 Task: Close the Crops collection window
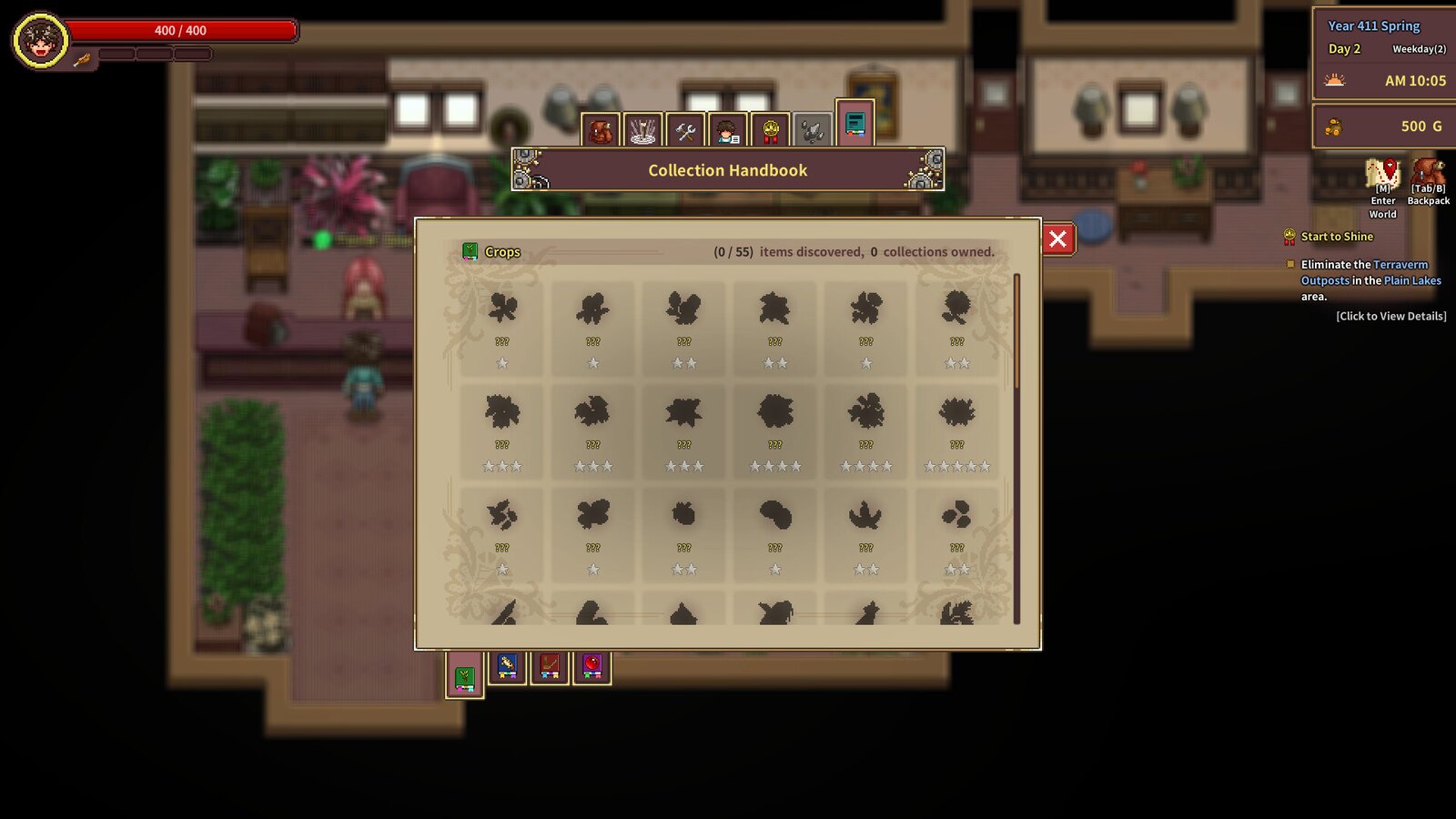tap(1057, 238)
